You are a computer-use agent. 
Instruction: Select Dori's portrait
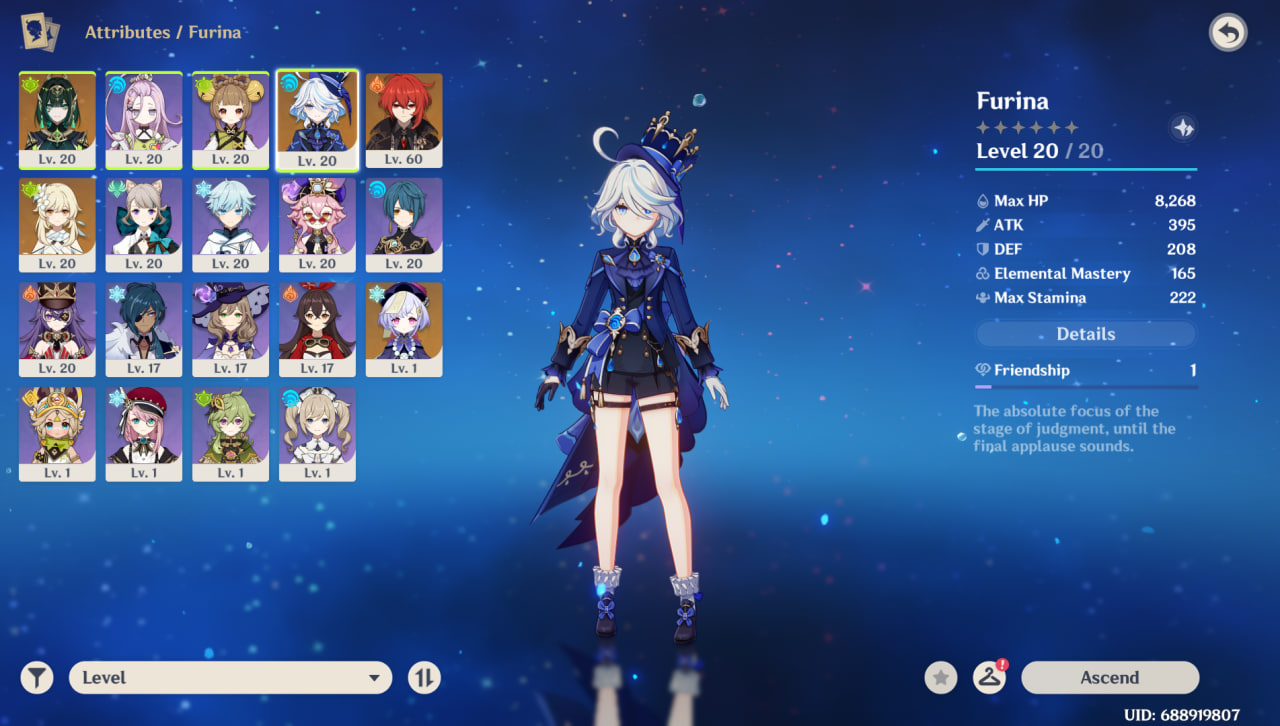(317, 224)
